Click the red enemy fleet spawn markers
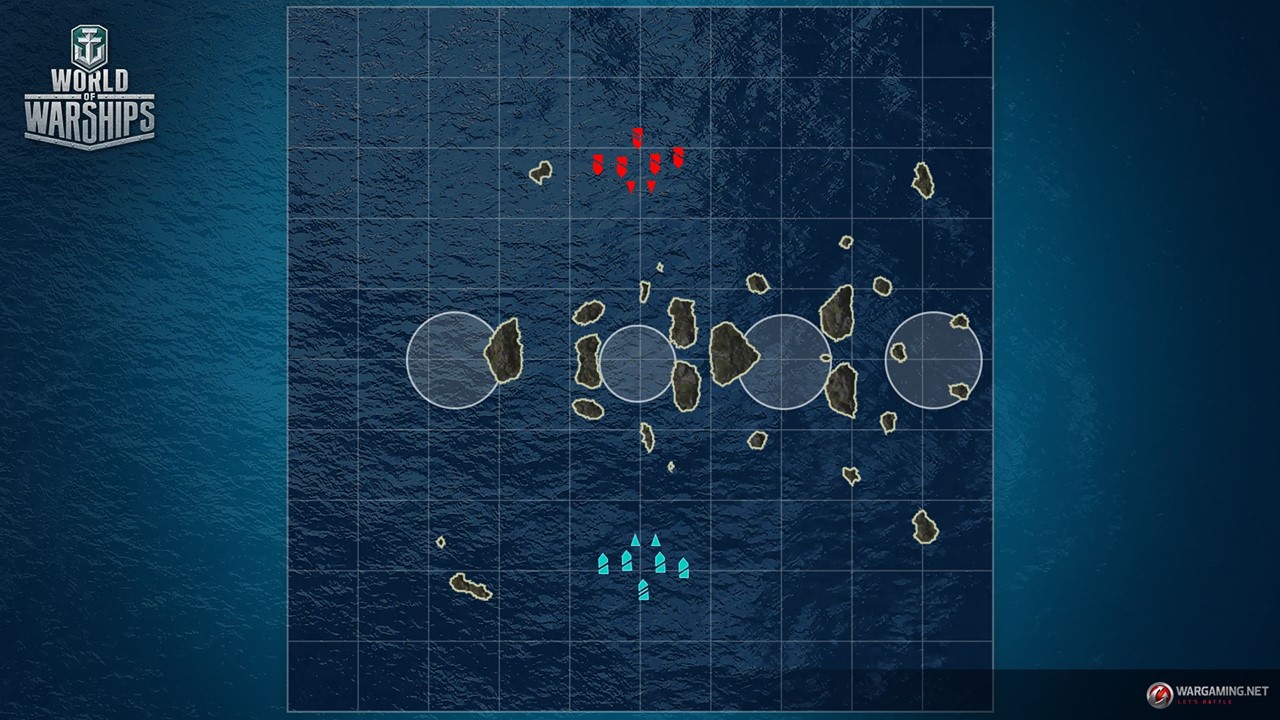Viewport: 1280px width, 720px height. pyautogui.click(x=638, y=161)
